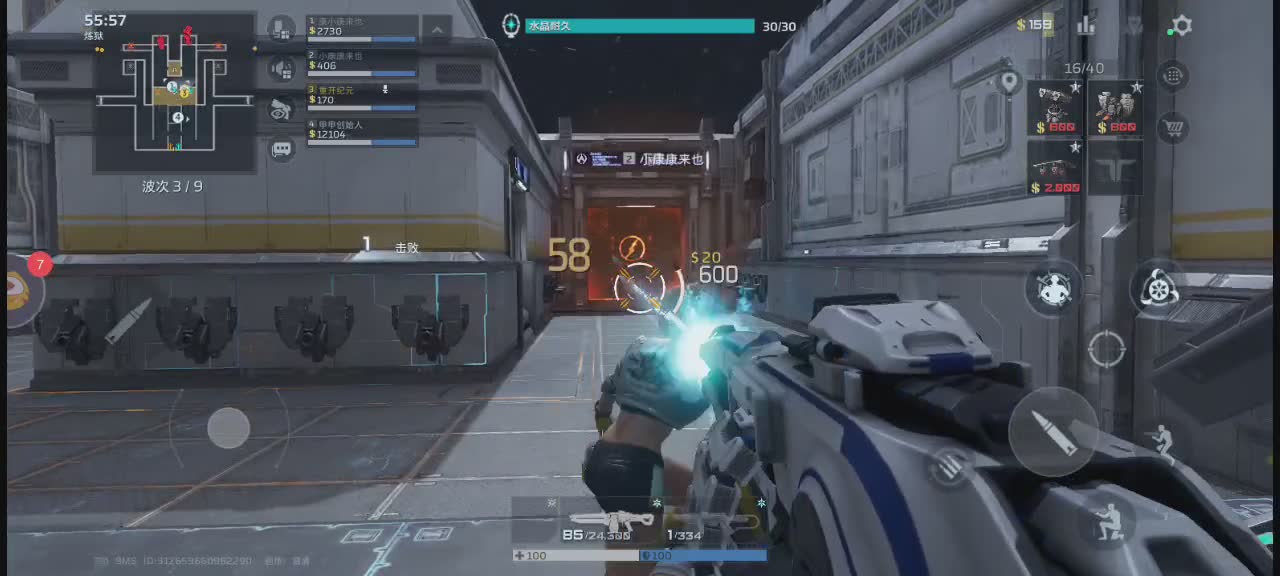Screen dimensions: 1280x576
Task: Collapse the team list with the arrow
Action: (436, 28)
